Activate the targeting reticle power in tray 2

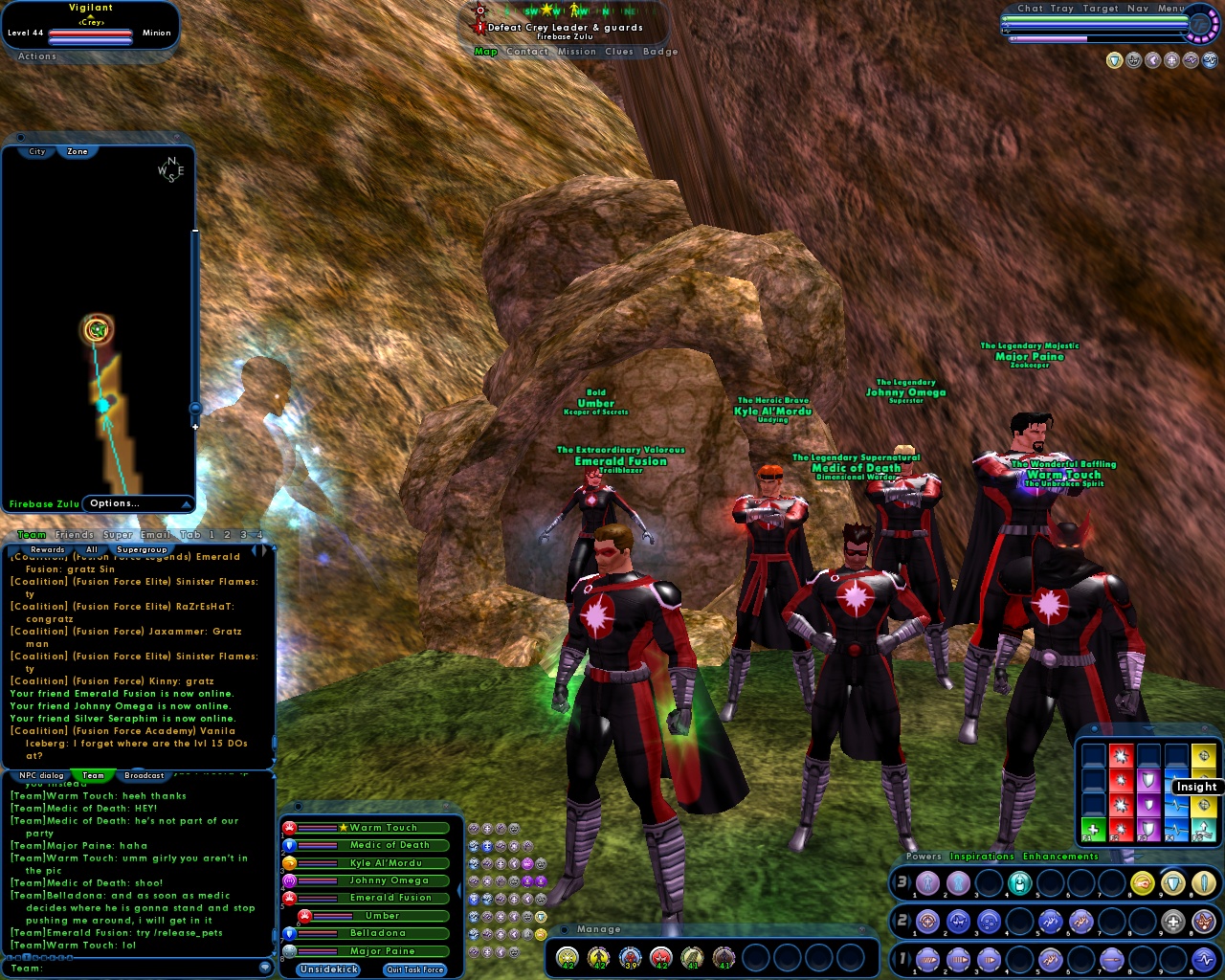(x=928, y=921)
